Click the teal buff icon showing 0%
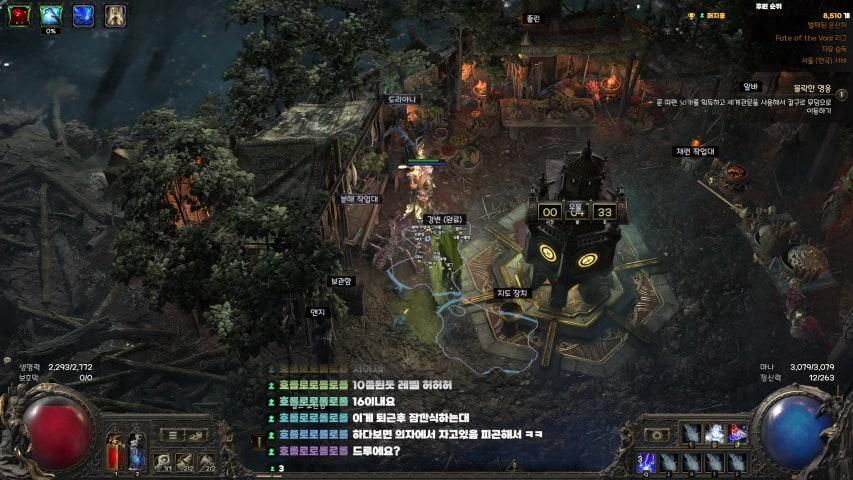Screen dimensions: 853x480 coord(51,15)
